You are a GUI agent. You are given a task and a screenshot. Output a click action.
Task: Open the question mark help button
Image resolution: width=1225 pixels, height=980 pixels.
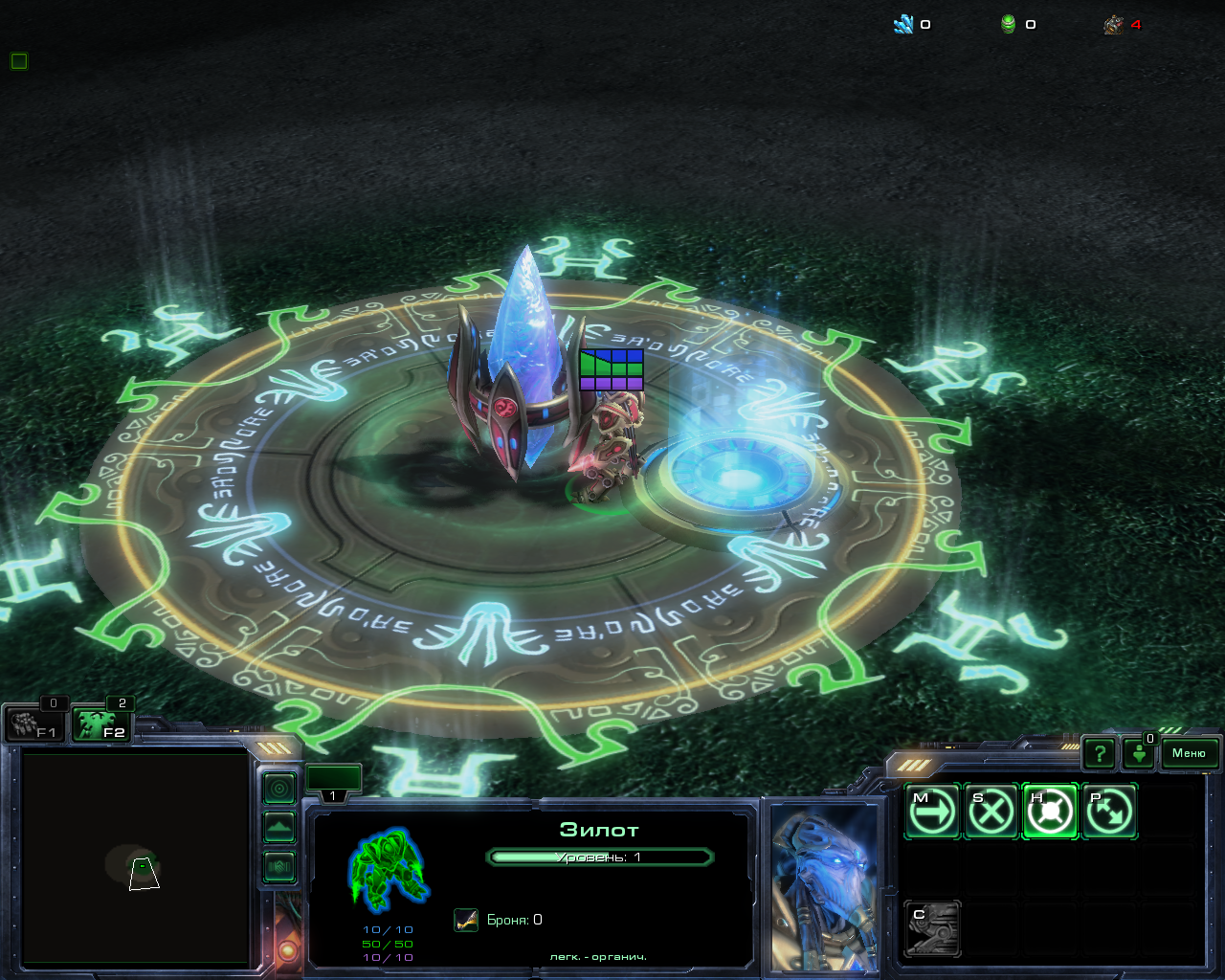[x=1100, y=754]
